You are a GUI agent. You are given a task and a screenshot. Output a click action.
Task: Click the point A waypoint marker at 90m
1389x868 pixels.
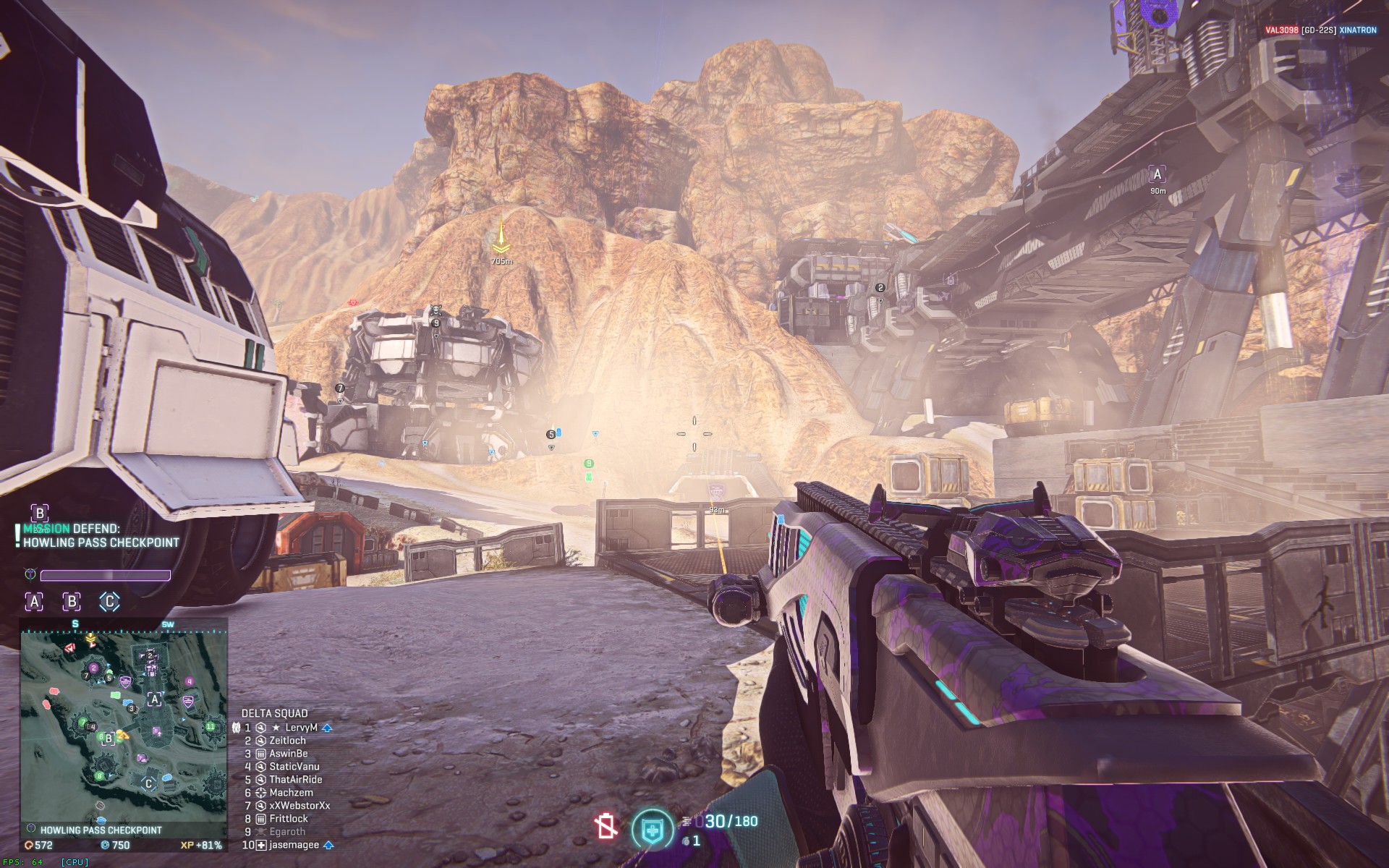click(x=1157, y=175)
